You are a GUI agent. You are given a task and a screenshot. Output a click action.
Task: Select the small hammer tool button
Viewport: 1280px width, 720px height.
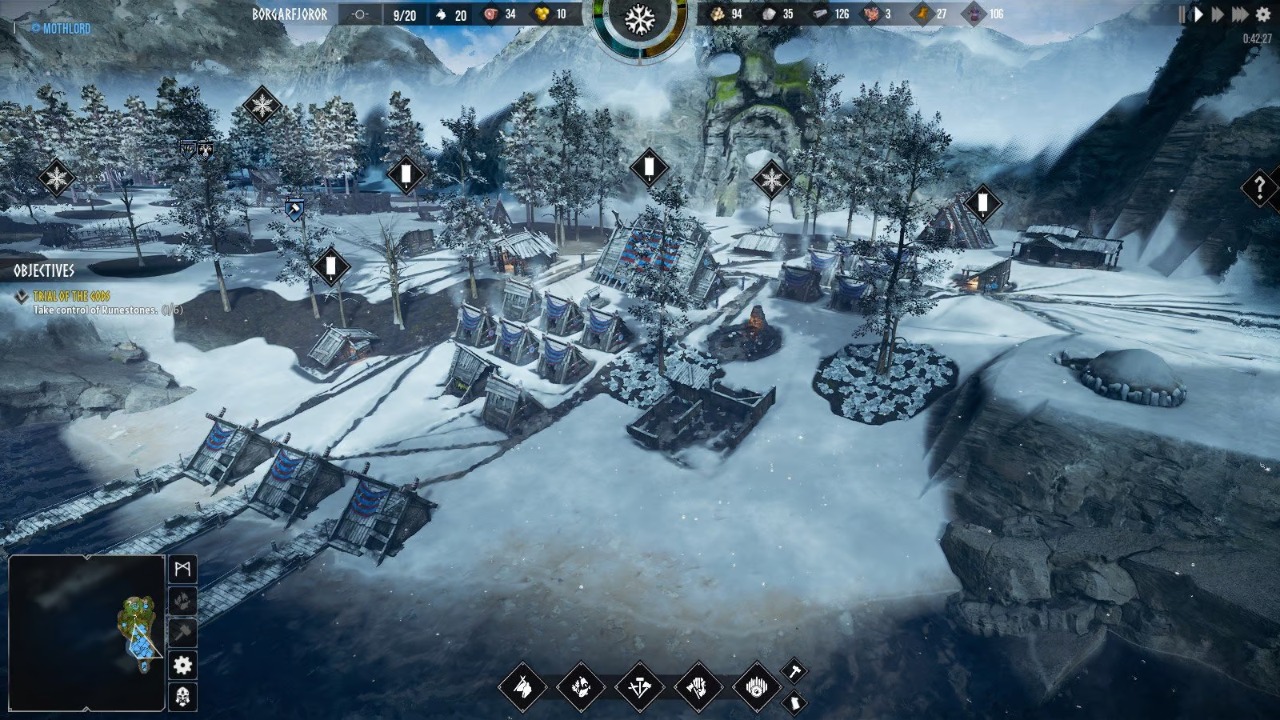click(793, 670)
